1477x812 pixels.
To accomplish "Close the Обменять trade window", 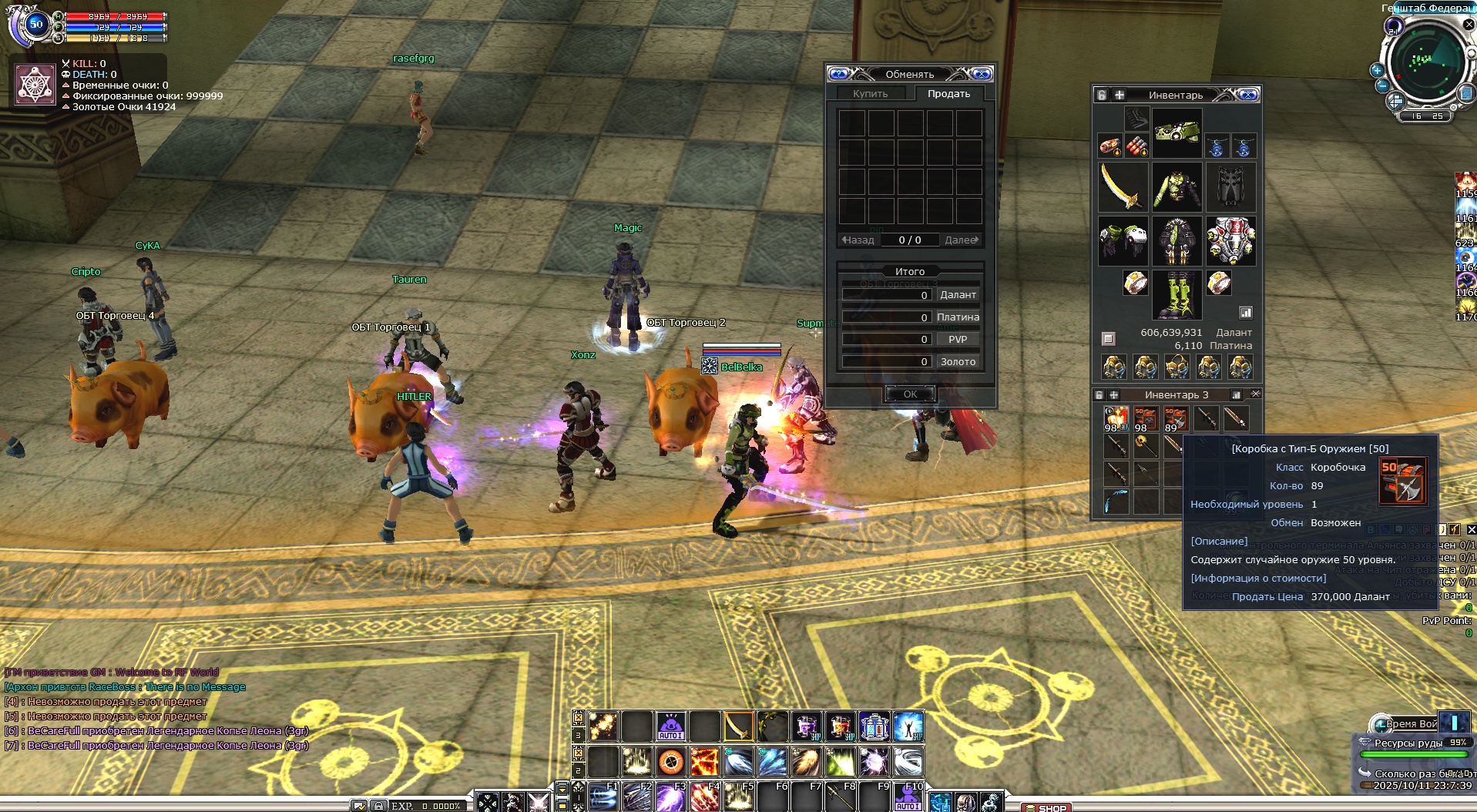I will (x=982, y=74).
